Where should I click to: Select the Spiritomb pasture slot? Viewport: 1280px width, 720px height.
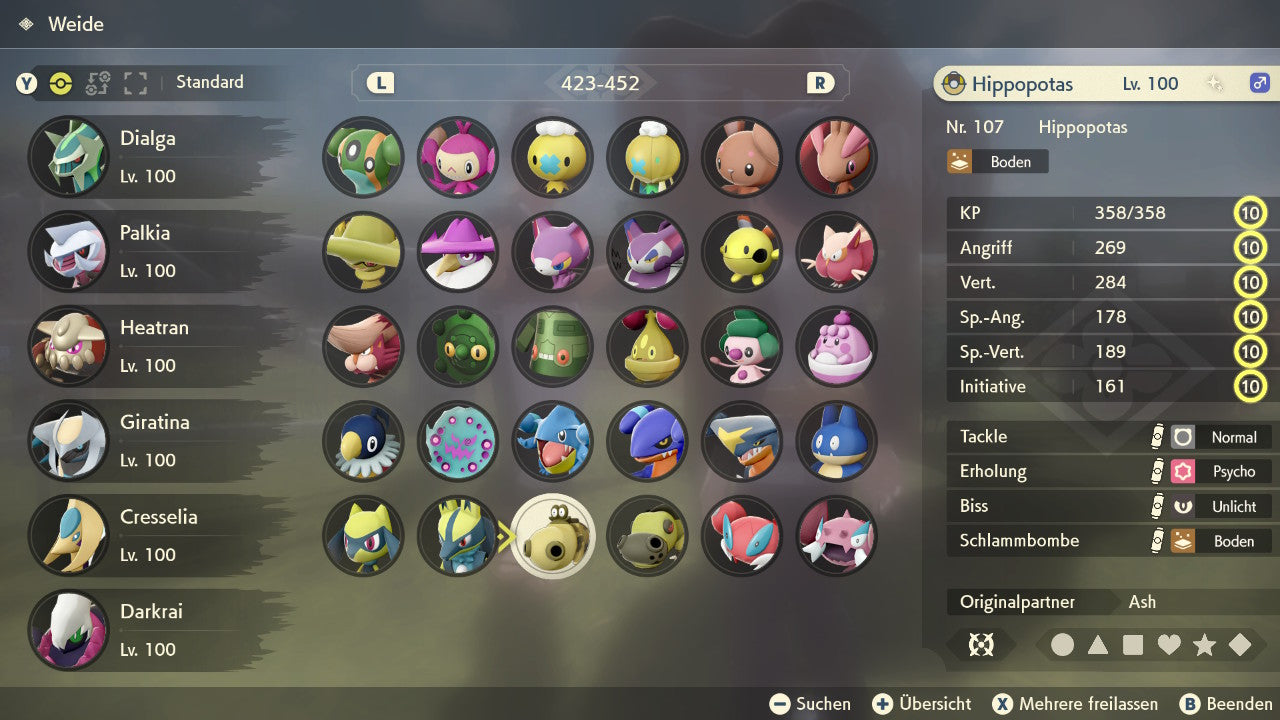click(458, 441)
